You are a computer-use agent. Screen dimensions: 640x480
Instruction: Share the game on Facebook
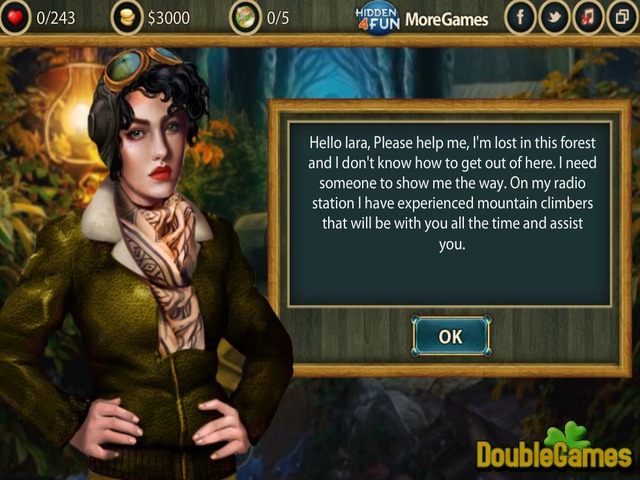click(x=520, y=18)
